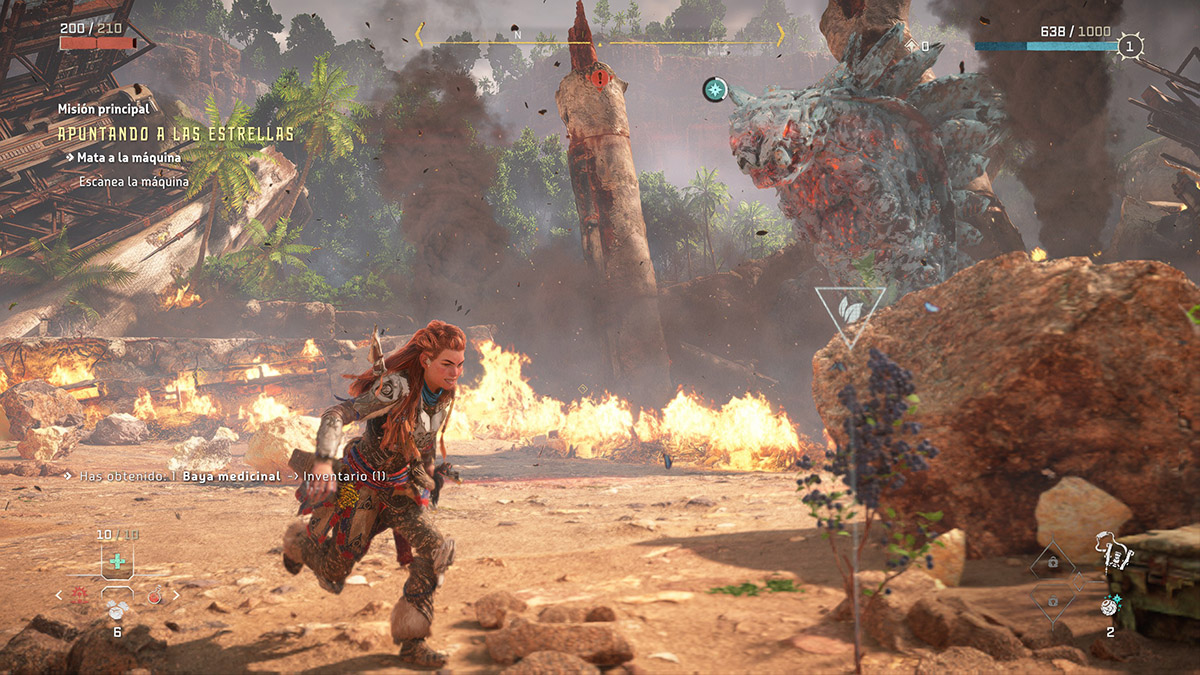1200x675 pixels.
Task: Click the leaf gather marker triangle
Action: pyautogui.click(x=850, y=310)
